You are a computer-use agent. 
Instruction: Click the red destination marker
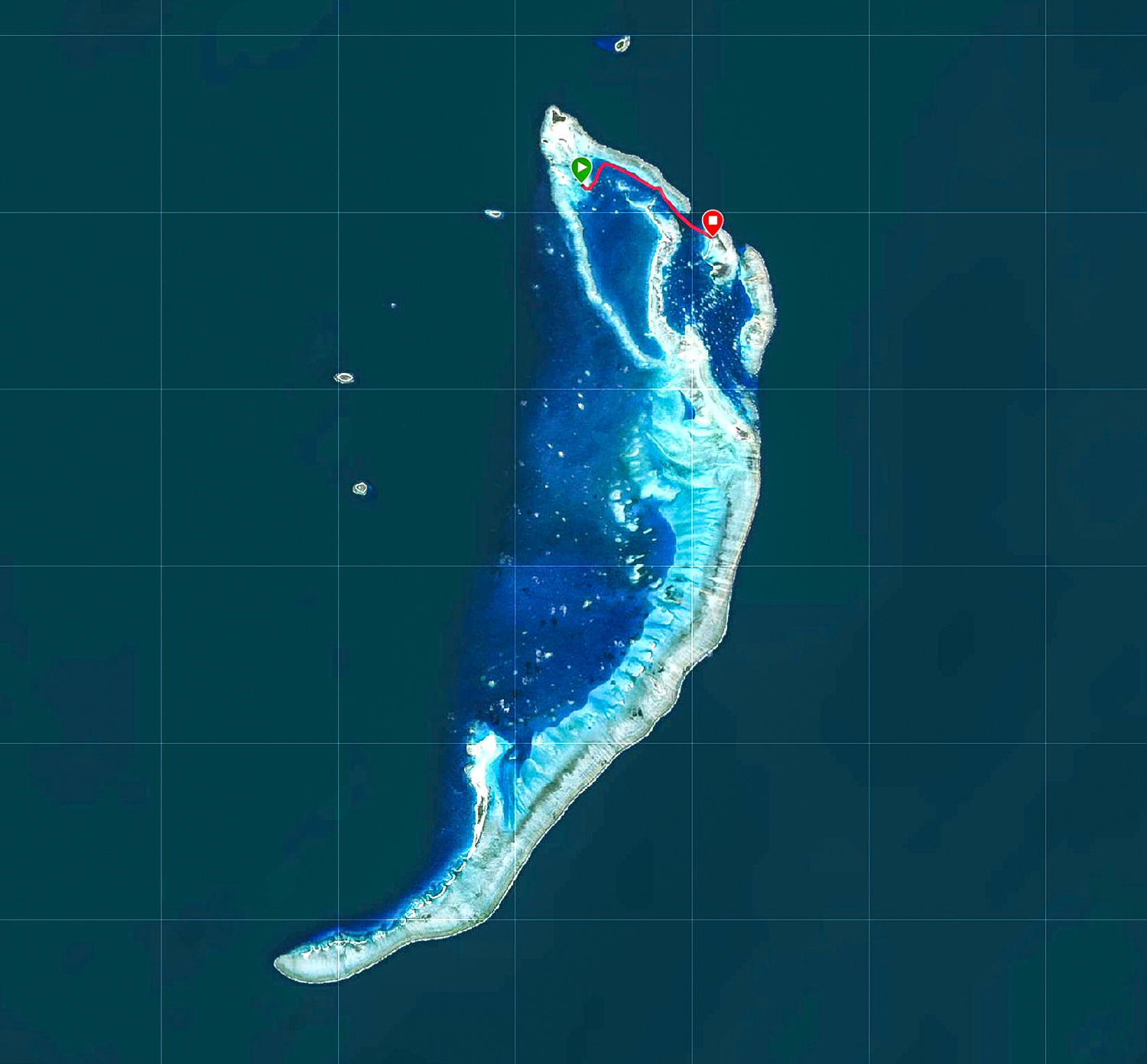pos(712,222)
